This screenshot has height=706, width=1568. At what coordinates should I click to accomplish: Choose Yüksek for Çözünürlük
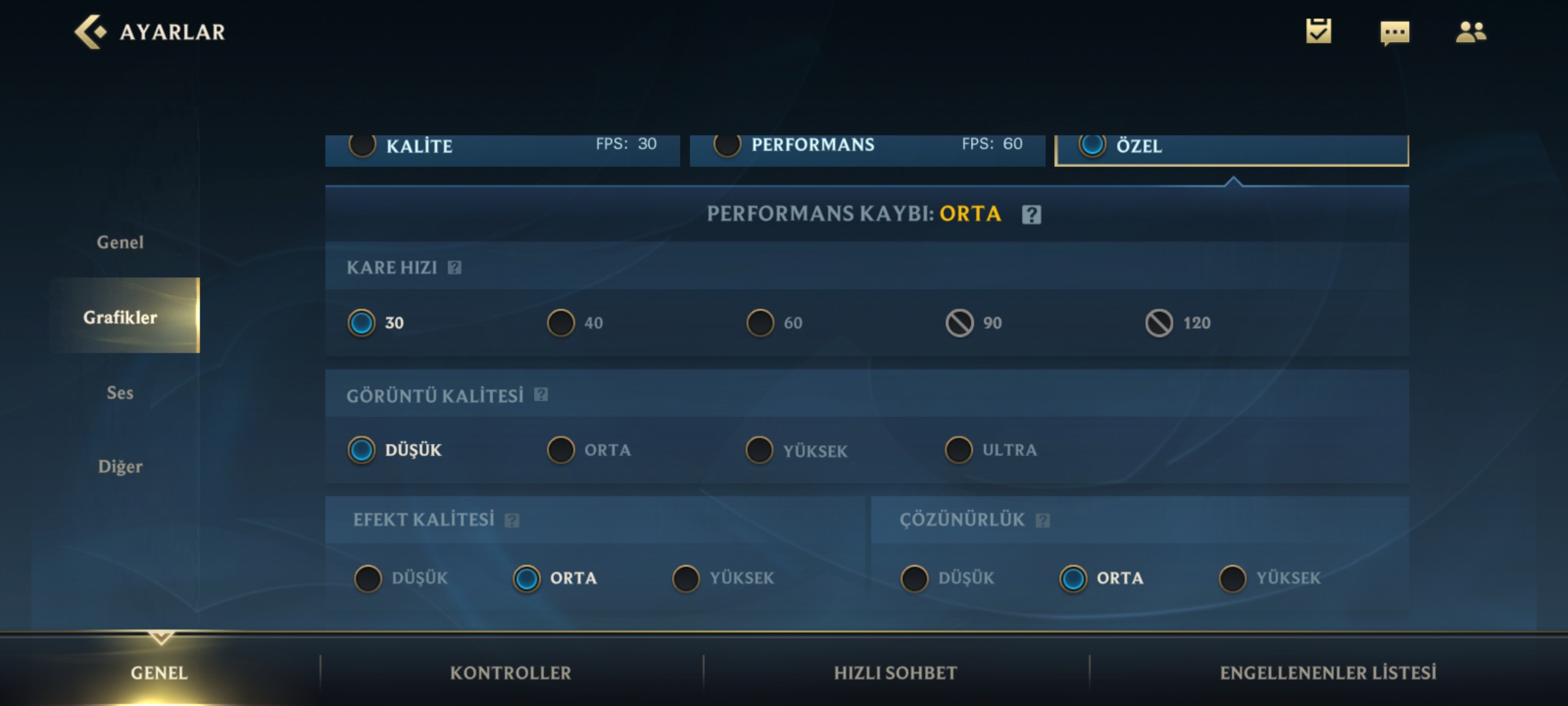point(1233,579)
